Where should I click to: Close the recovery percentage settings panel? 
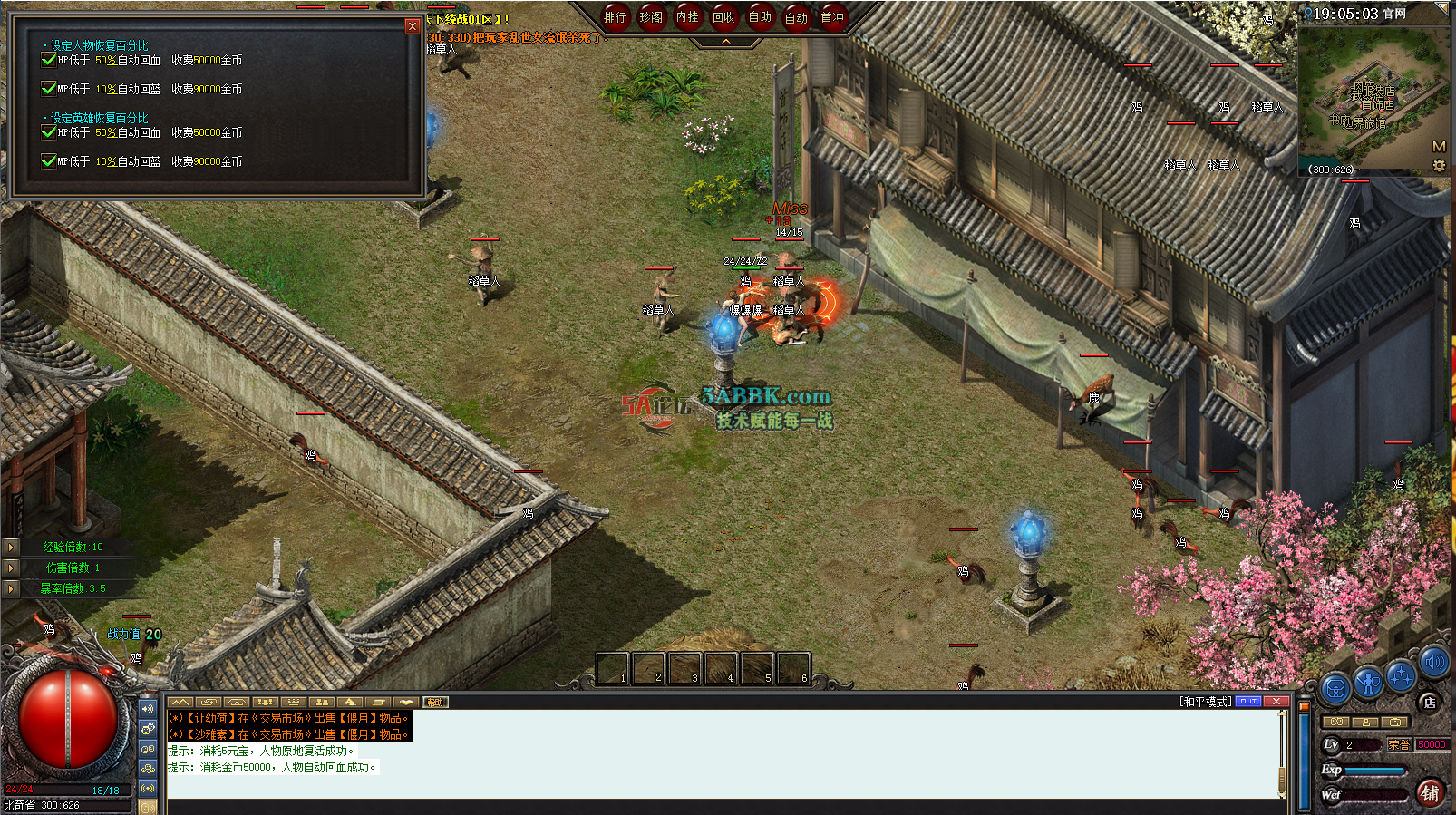[x=413, y=26]
